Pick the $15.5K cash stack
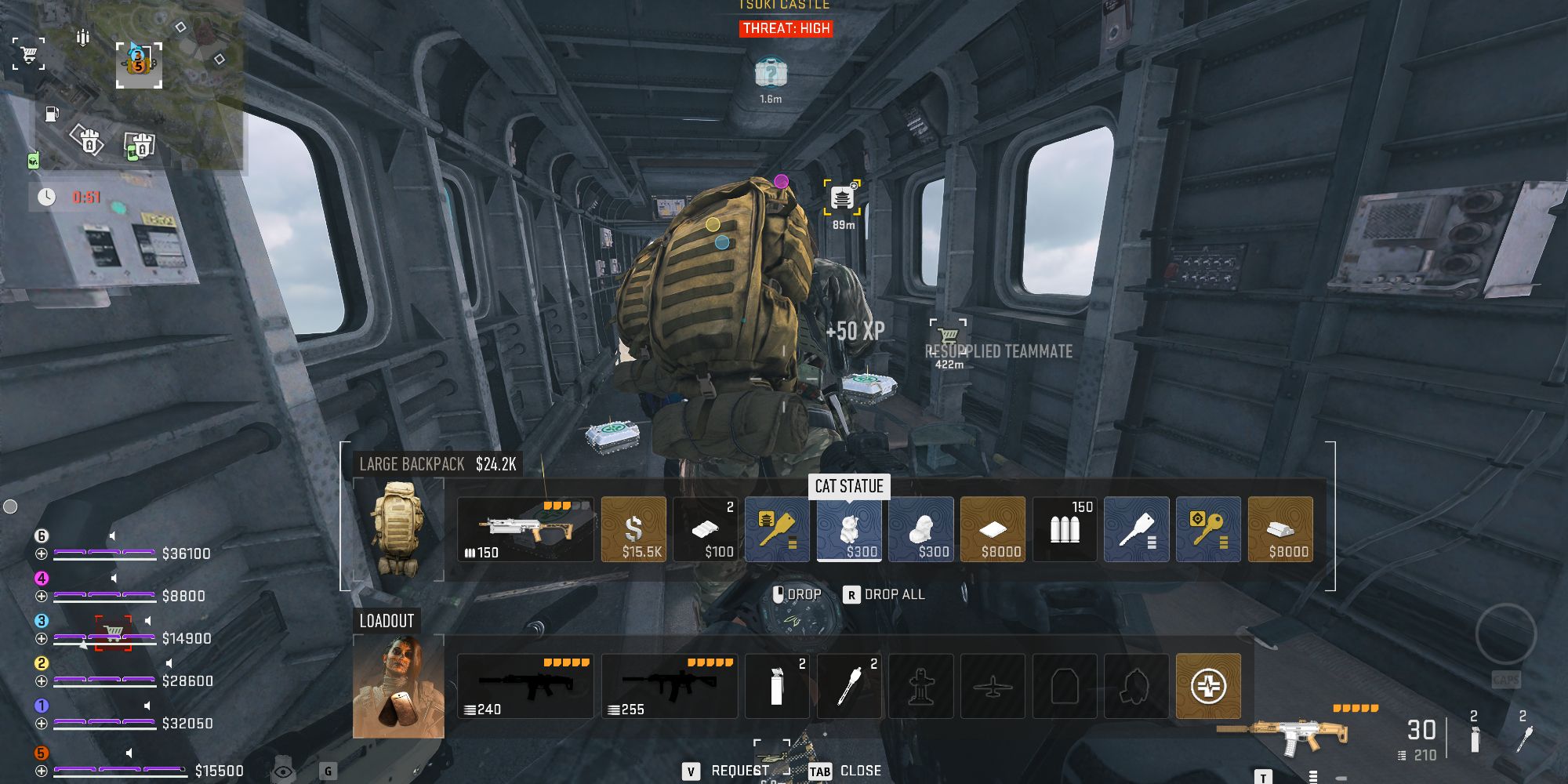The image size is (1568, 784). (x=633, y=529)
